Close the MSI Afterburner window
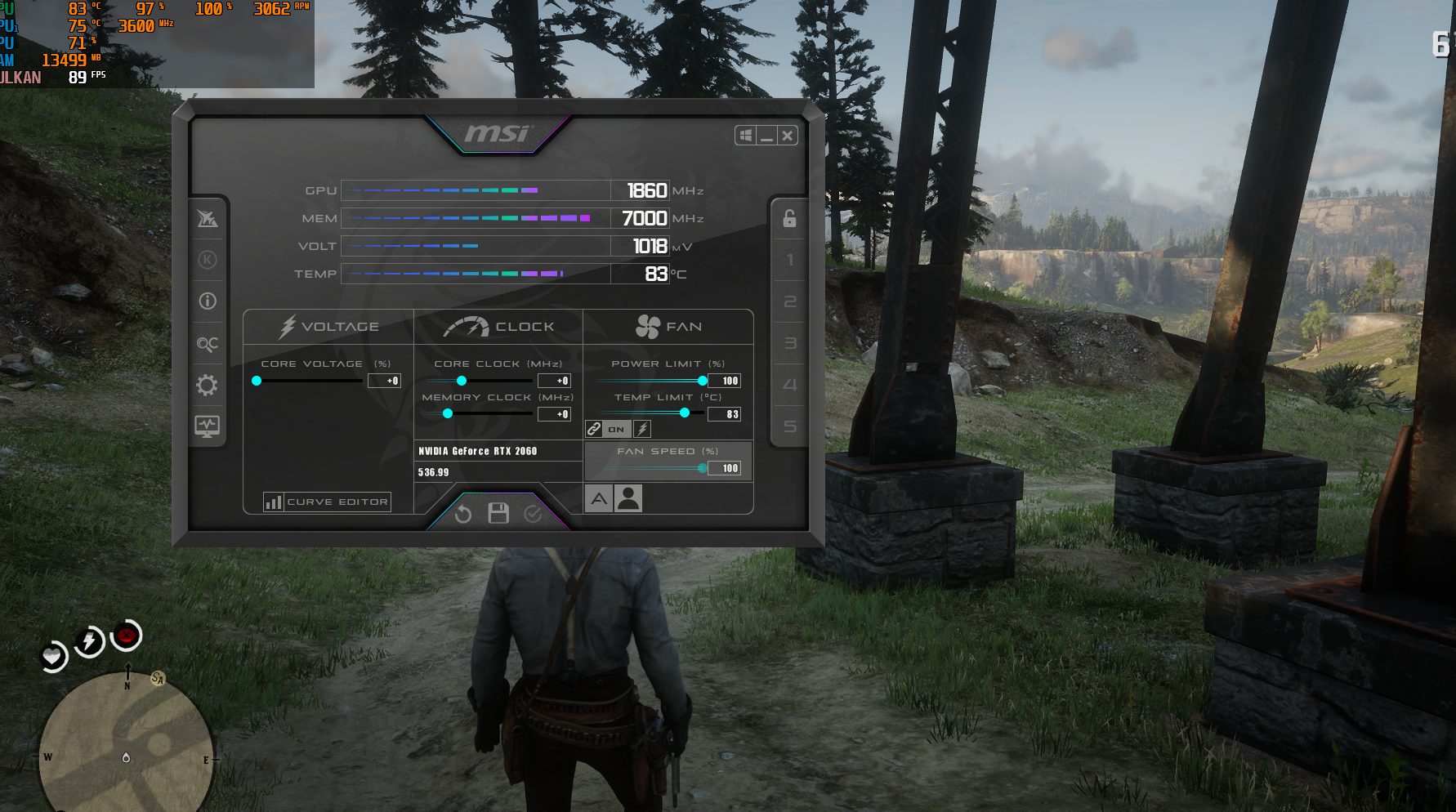The image size is (1456, 812). point(787,136)
